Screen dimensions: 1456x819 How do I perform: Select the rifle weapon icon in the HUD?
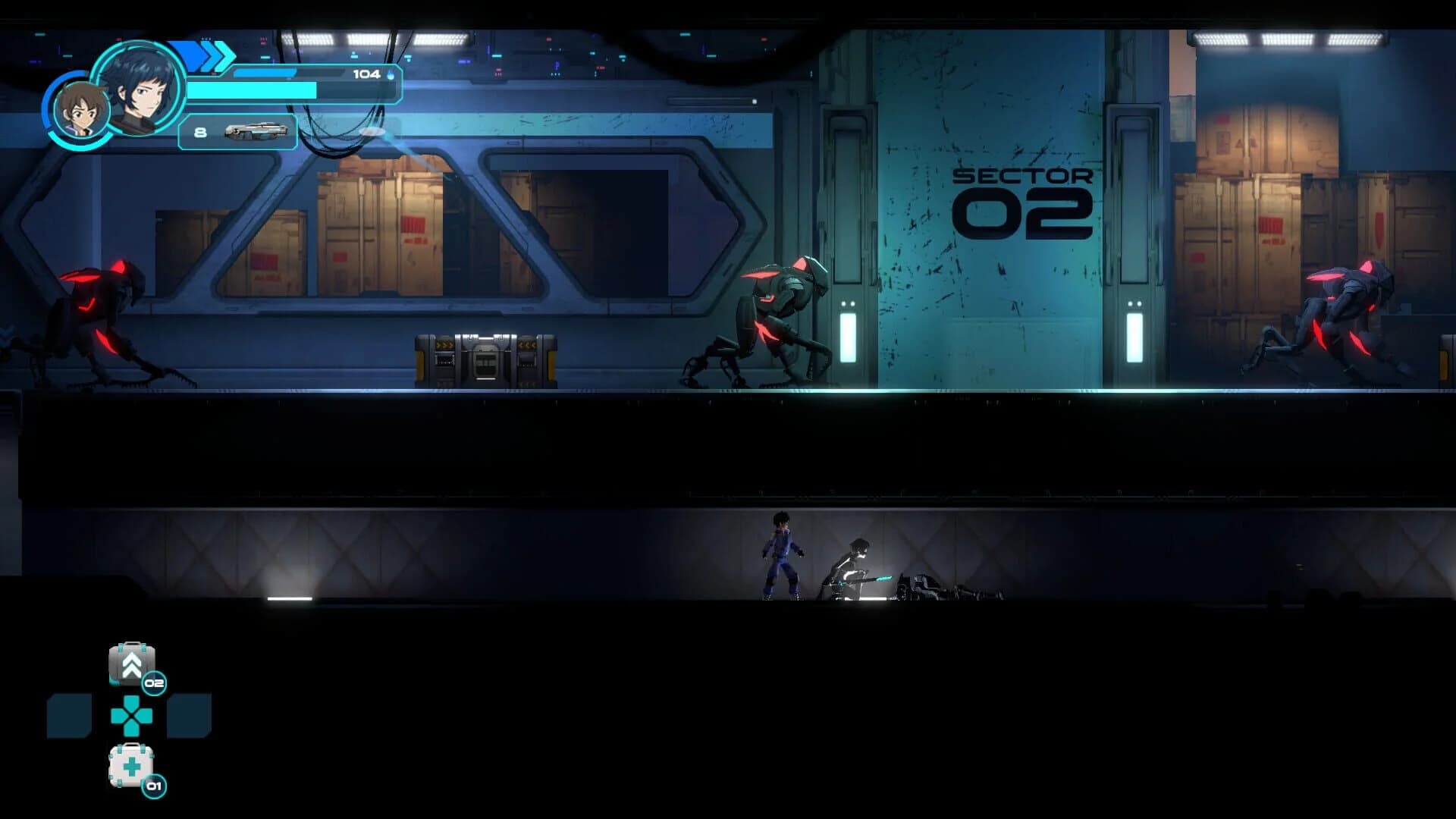click(x=258, y=133)
